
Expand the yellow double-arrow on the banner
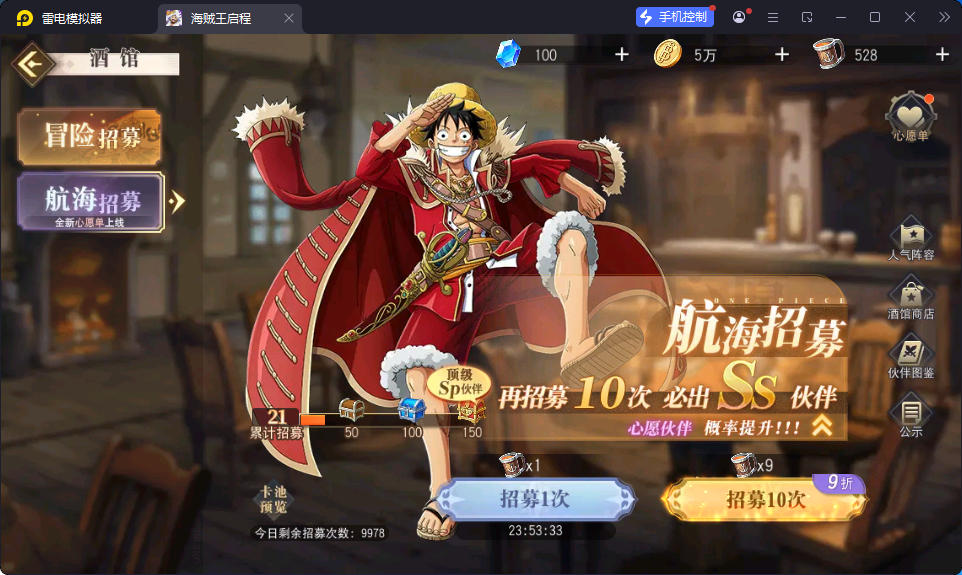click(x=822, y=426)
